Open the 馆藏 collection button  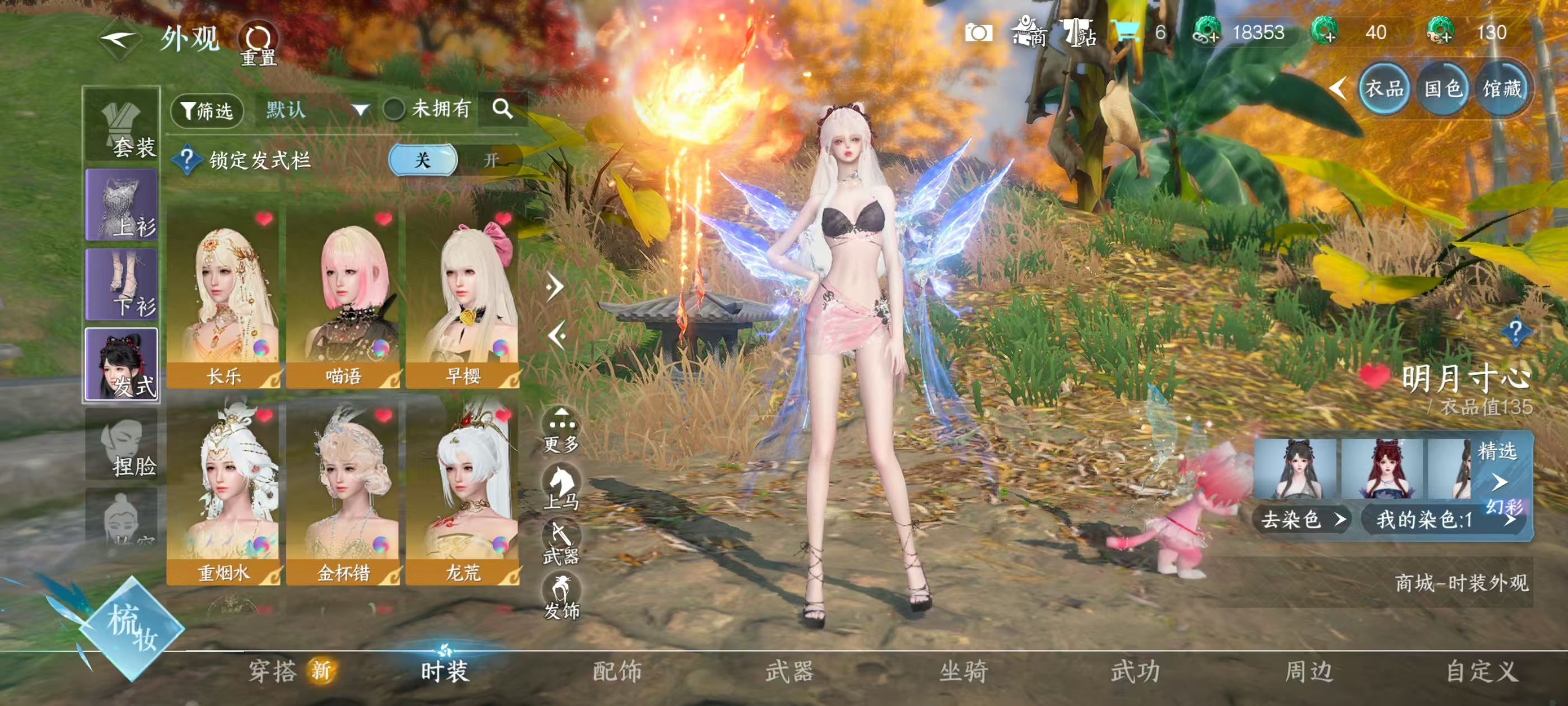click(1501, 89)
